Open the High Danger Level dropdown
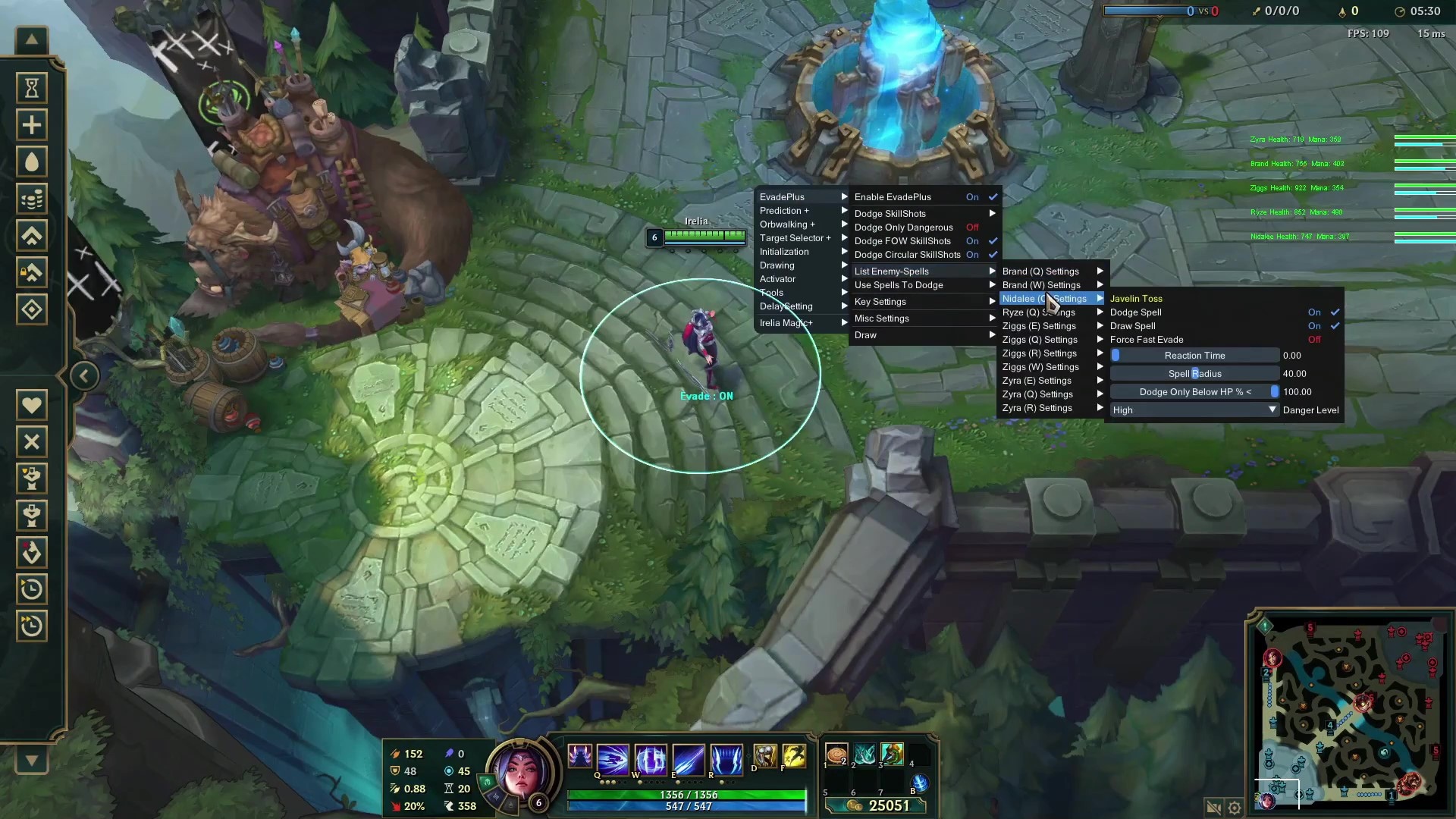Viewport: 1456px width, 819px height. pos(1194,410)
